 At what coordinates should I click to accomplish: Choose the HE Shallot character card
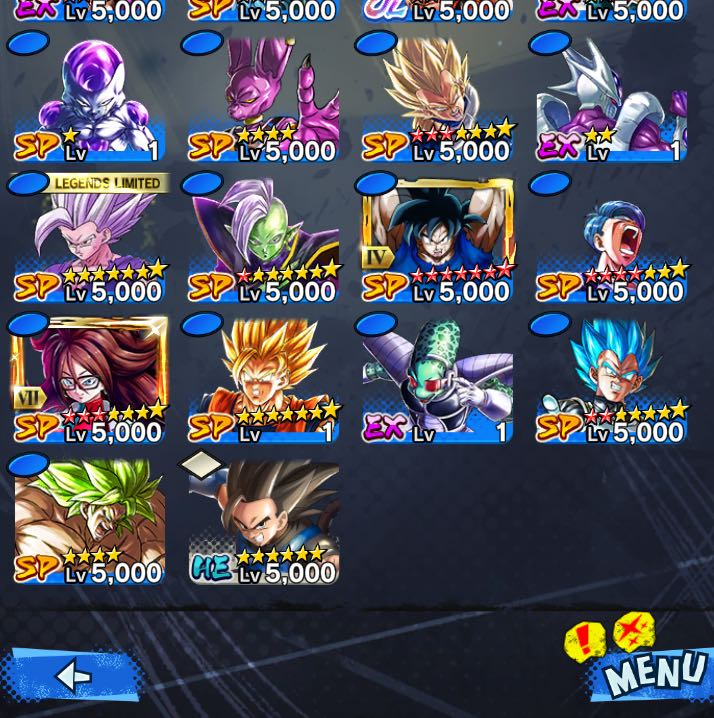pos(264,520)
